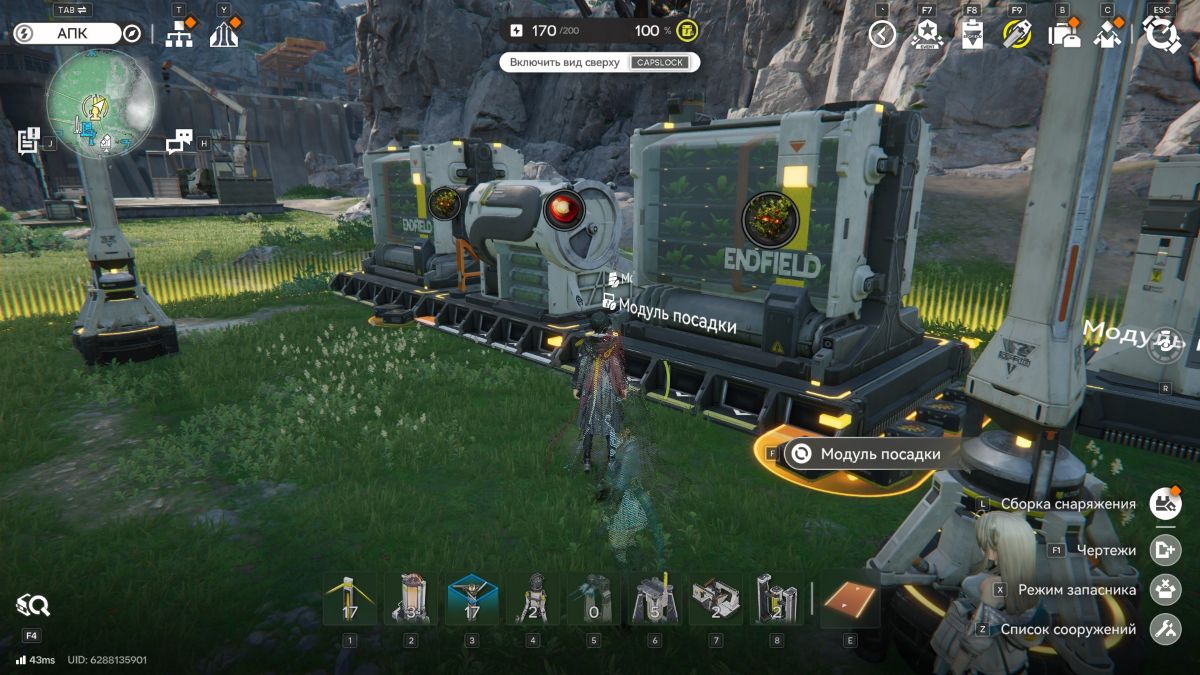Viewport: 1200px width, 675px height.
Task: Open the chat bubbles icon
Action: click(x=179, y=142)
